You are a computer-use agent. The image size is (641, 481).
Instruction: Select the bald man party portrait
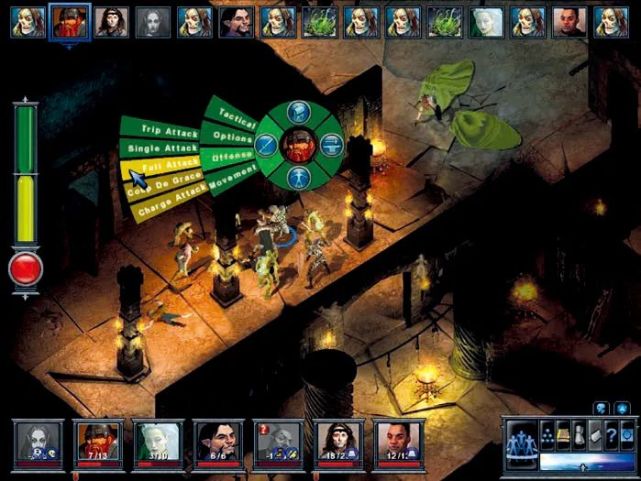coord(398,441)
